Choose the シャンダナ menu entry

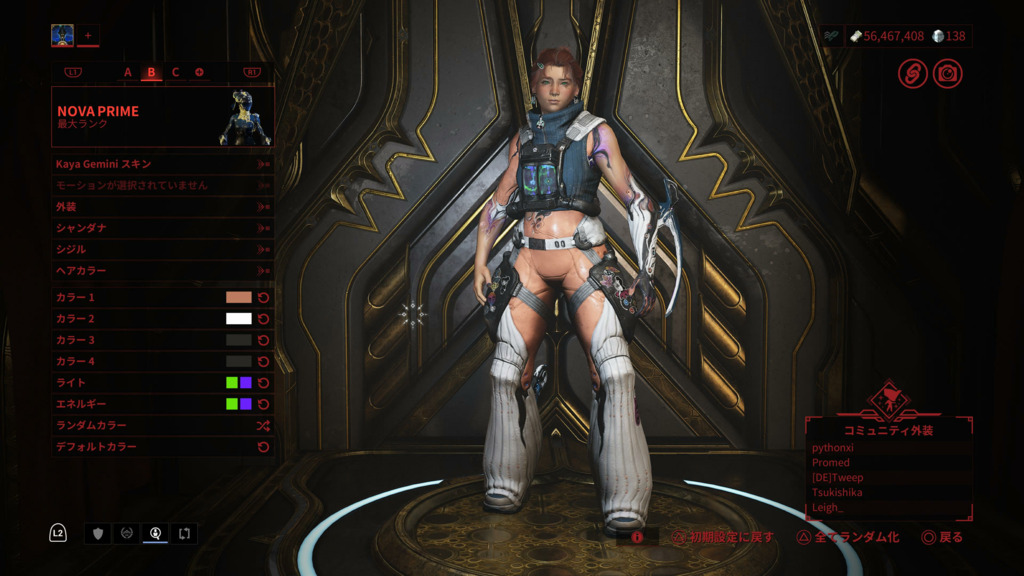[162, 228]
